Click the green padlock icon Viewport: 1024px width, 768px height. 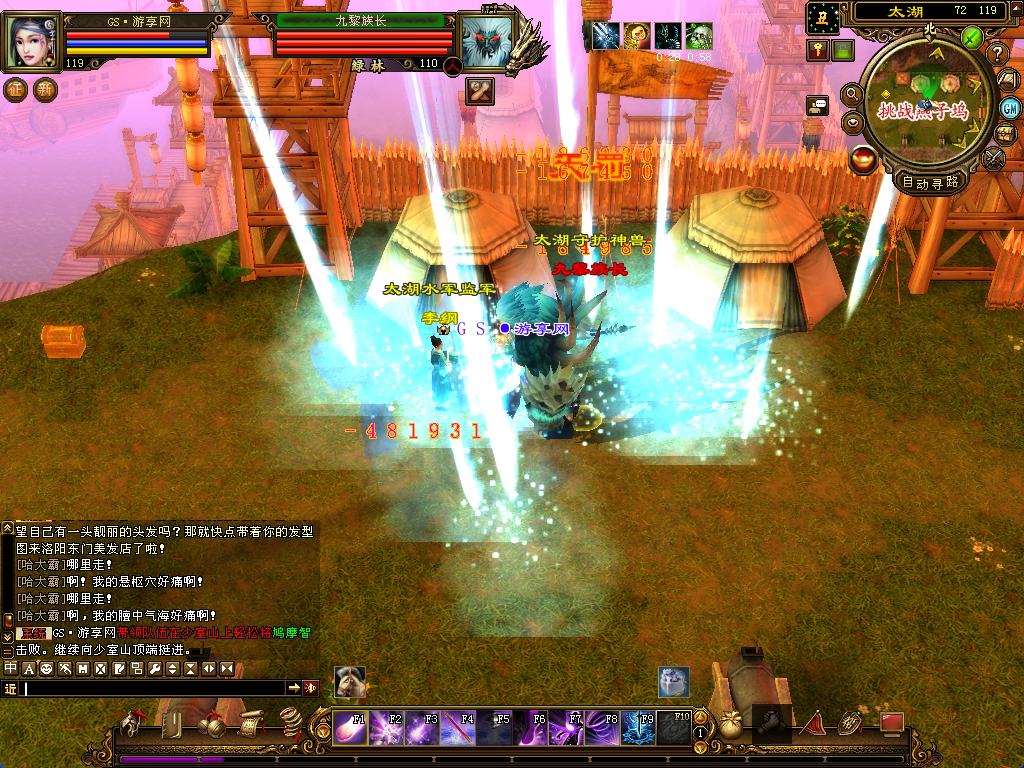[x=843, y=50]
